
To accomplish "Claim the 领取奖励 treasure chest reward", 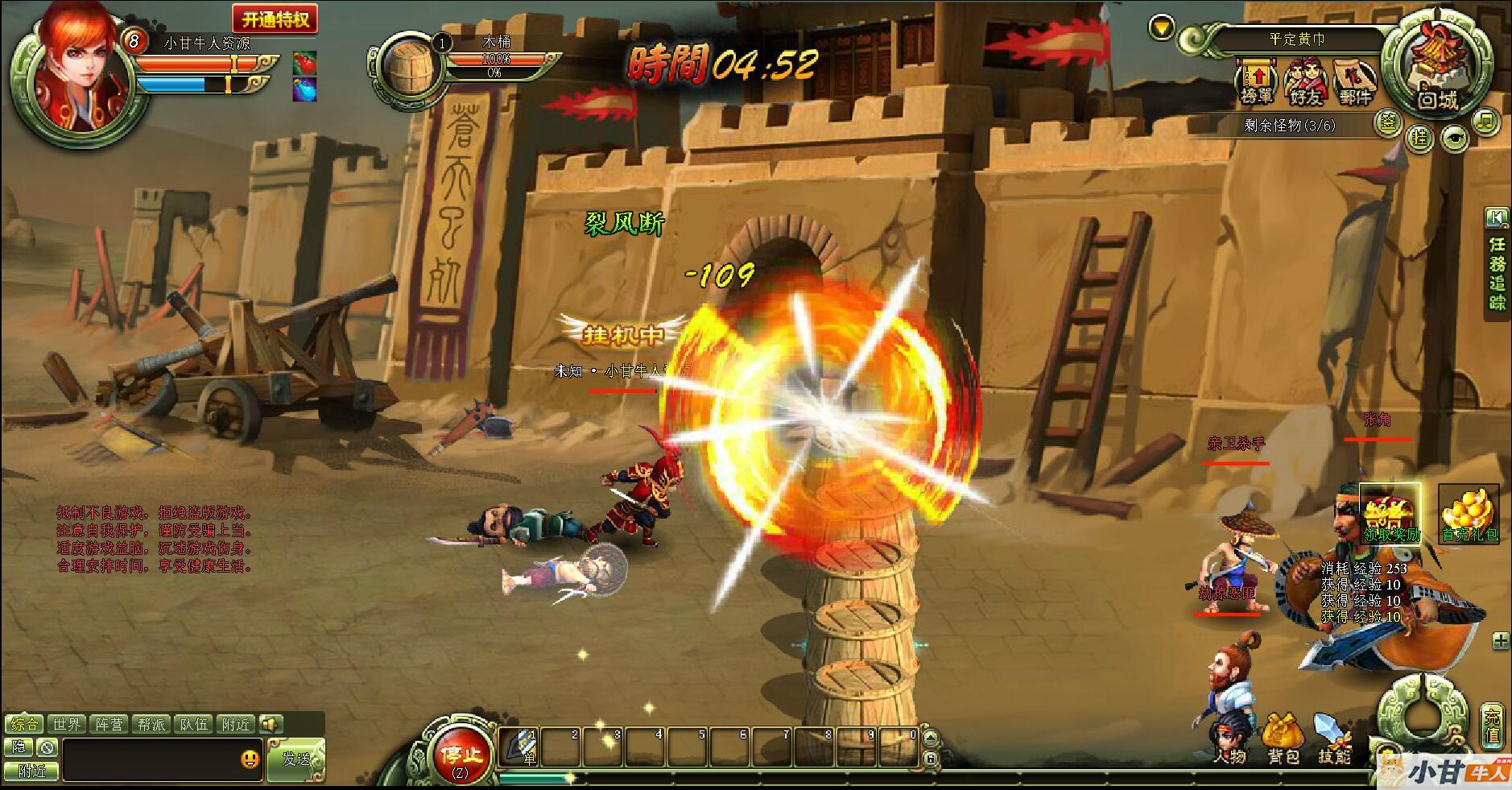I will point(1390,513).
